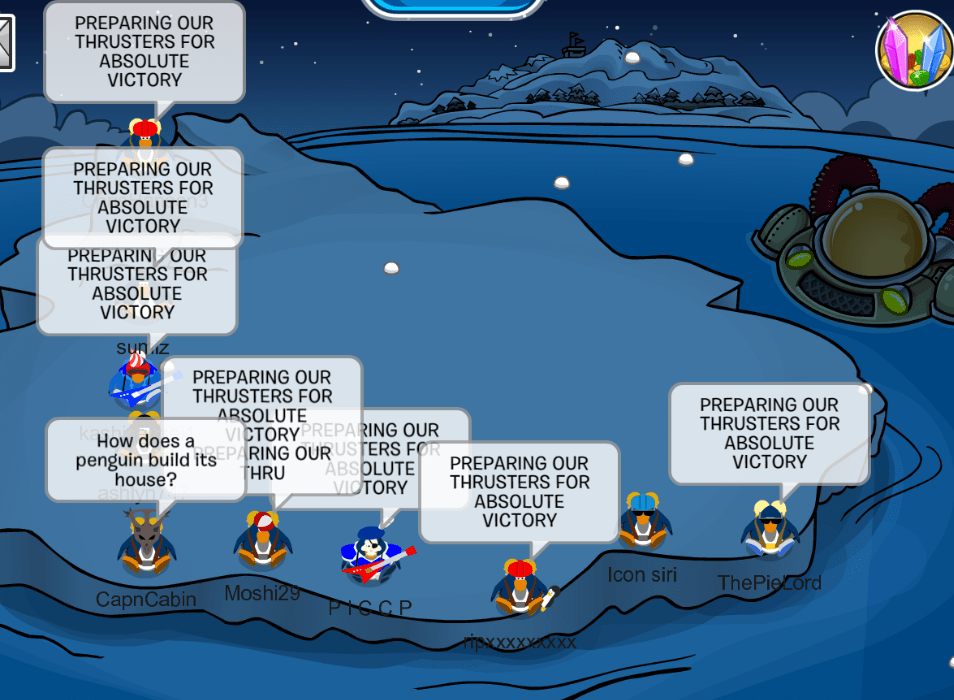Click the blue button at top center

coord(451,6)
